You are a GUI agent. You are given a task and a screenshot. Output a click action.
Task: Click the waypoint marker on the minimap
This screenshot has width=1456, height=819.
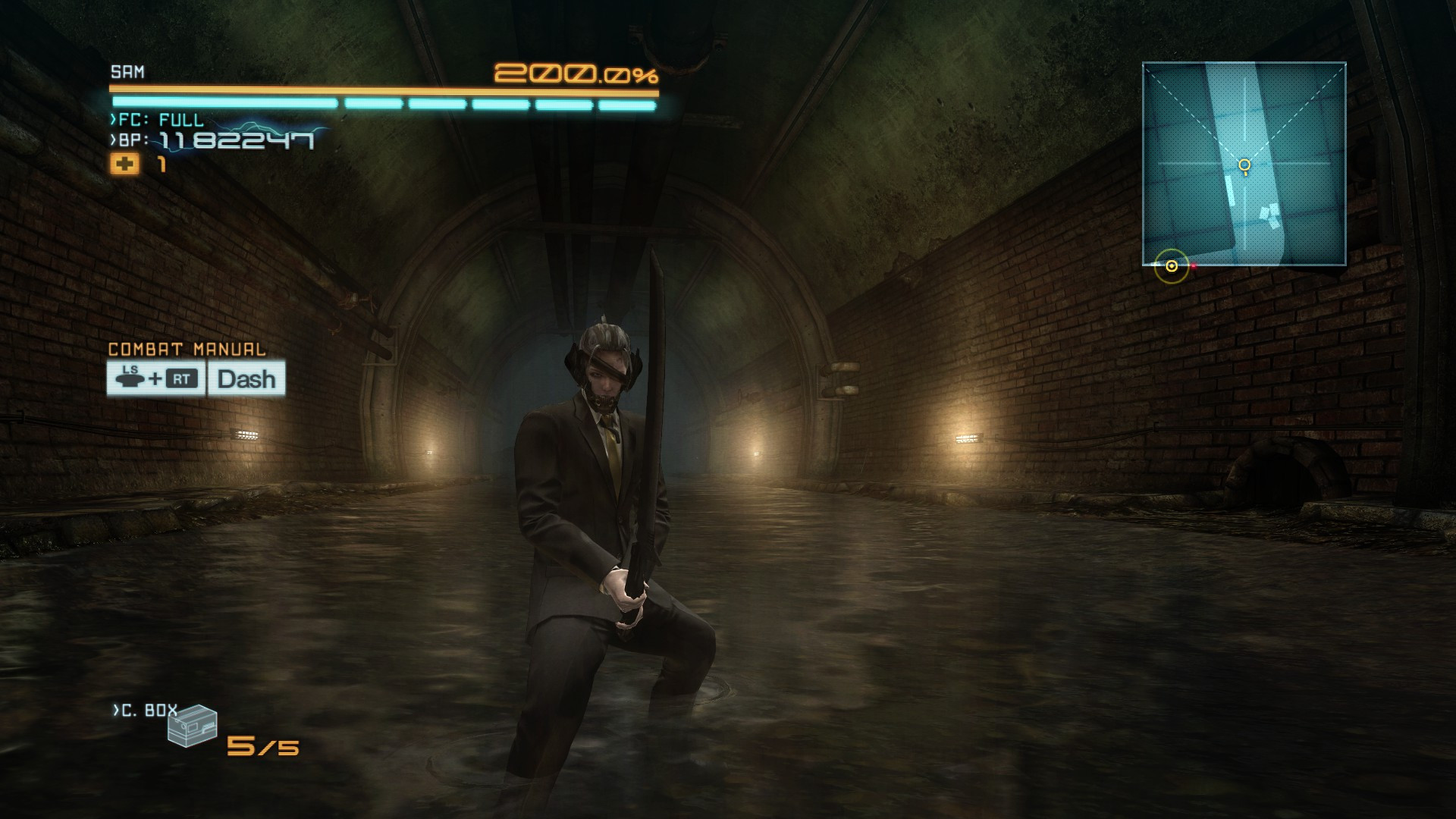(1244, 163)
